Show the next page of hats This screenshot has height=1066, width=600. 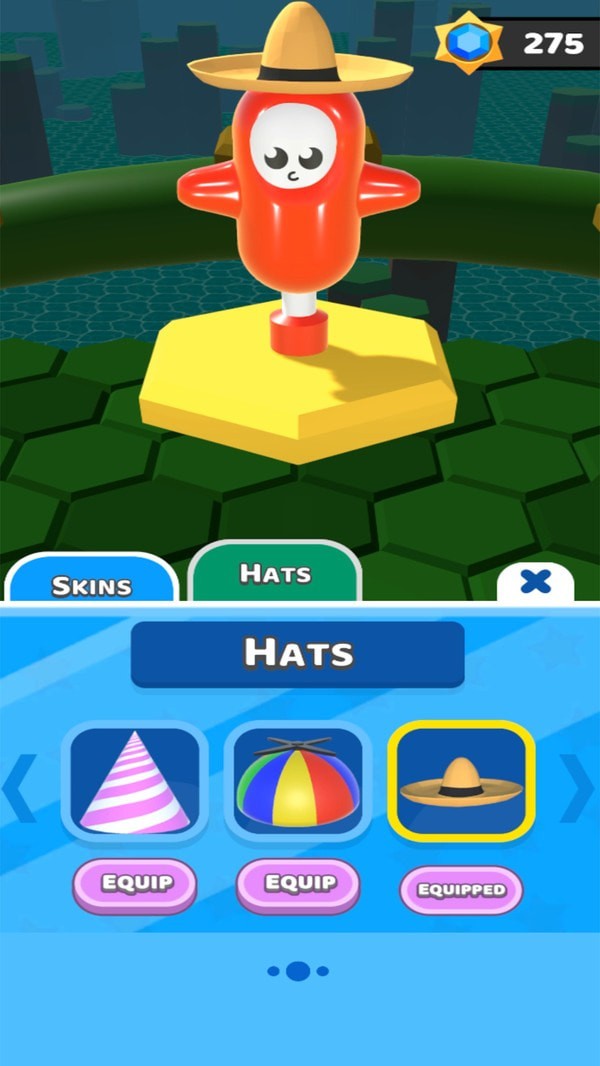coord(577,783)
